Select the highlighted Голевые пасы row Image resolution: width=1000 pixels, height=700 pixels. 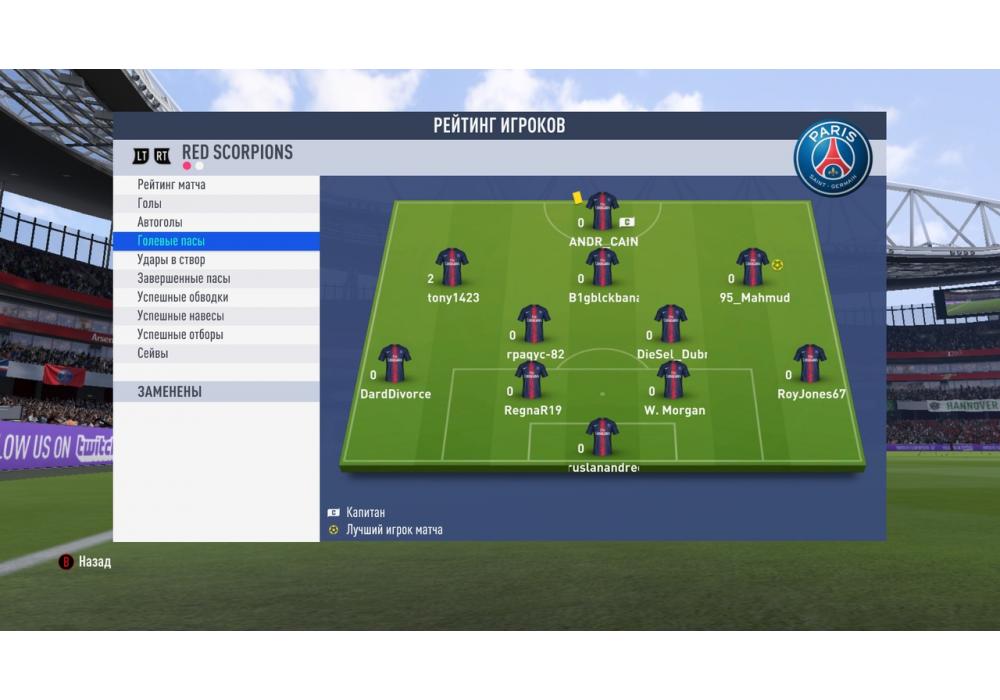[216, 241]
